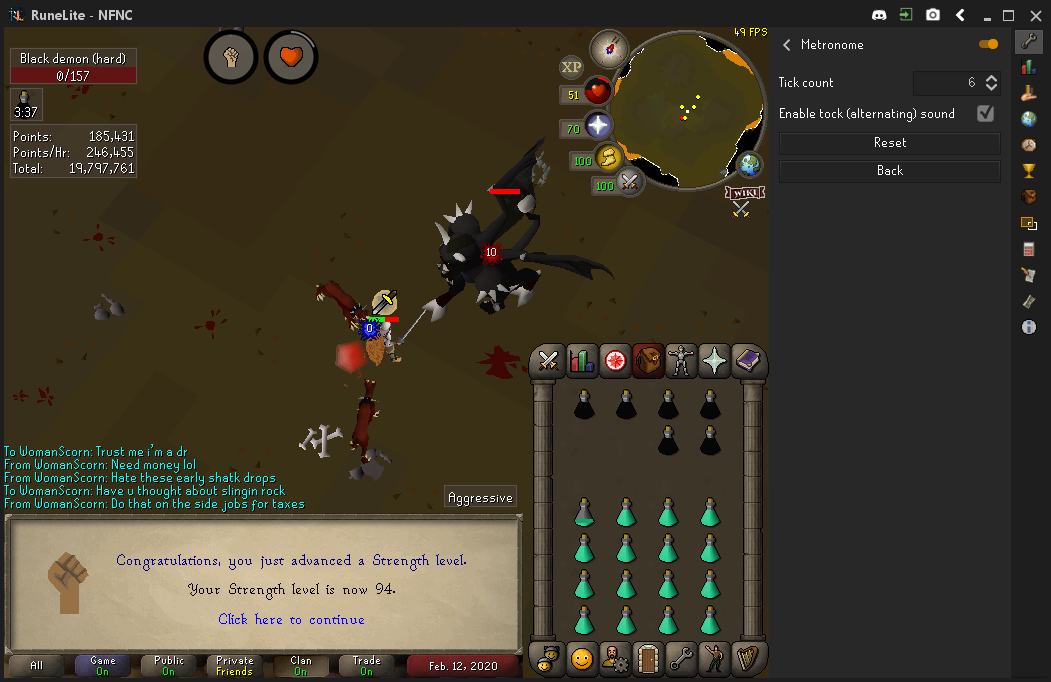Click the compass to face north

tap(607, 47)
